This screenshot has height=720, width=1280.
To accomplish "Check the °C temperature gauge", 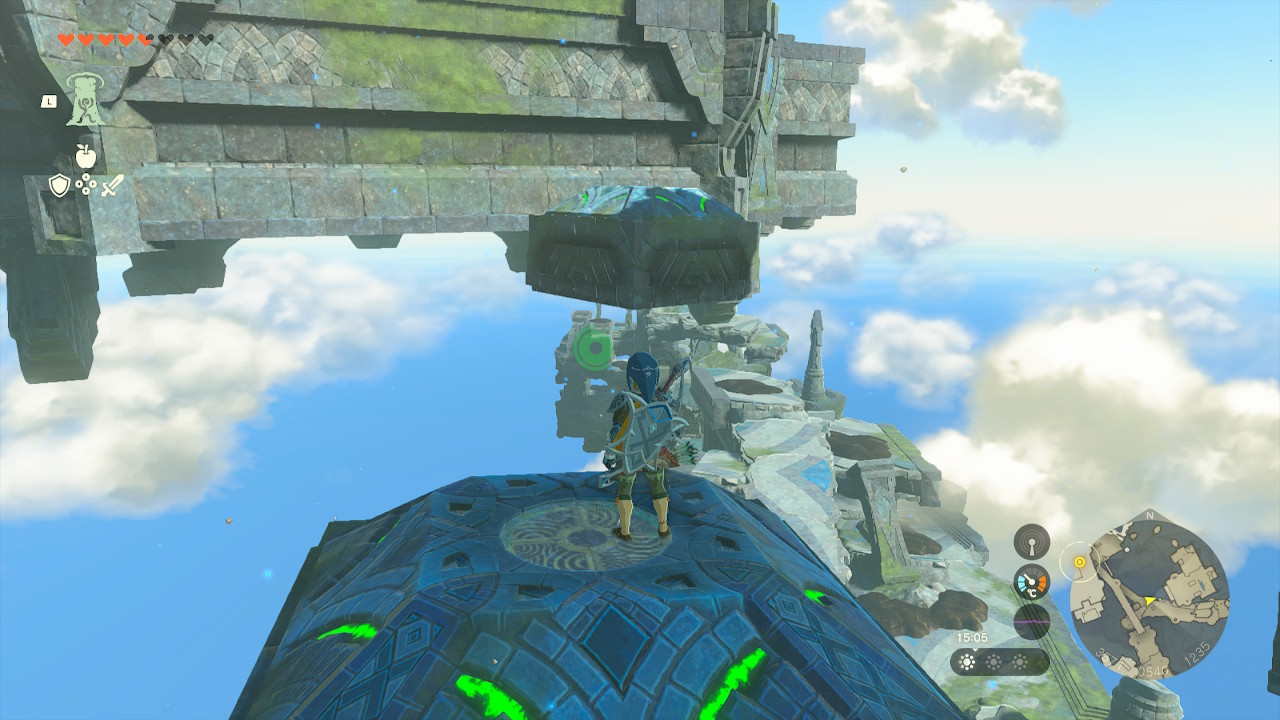I will [x=1031, y=582].
